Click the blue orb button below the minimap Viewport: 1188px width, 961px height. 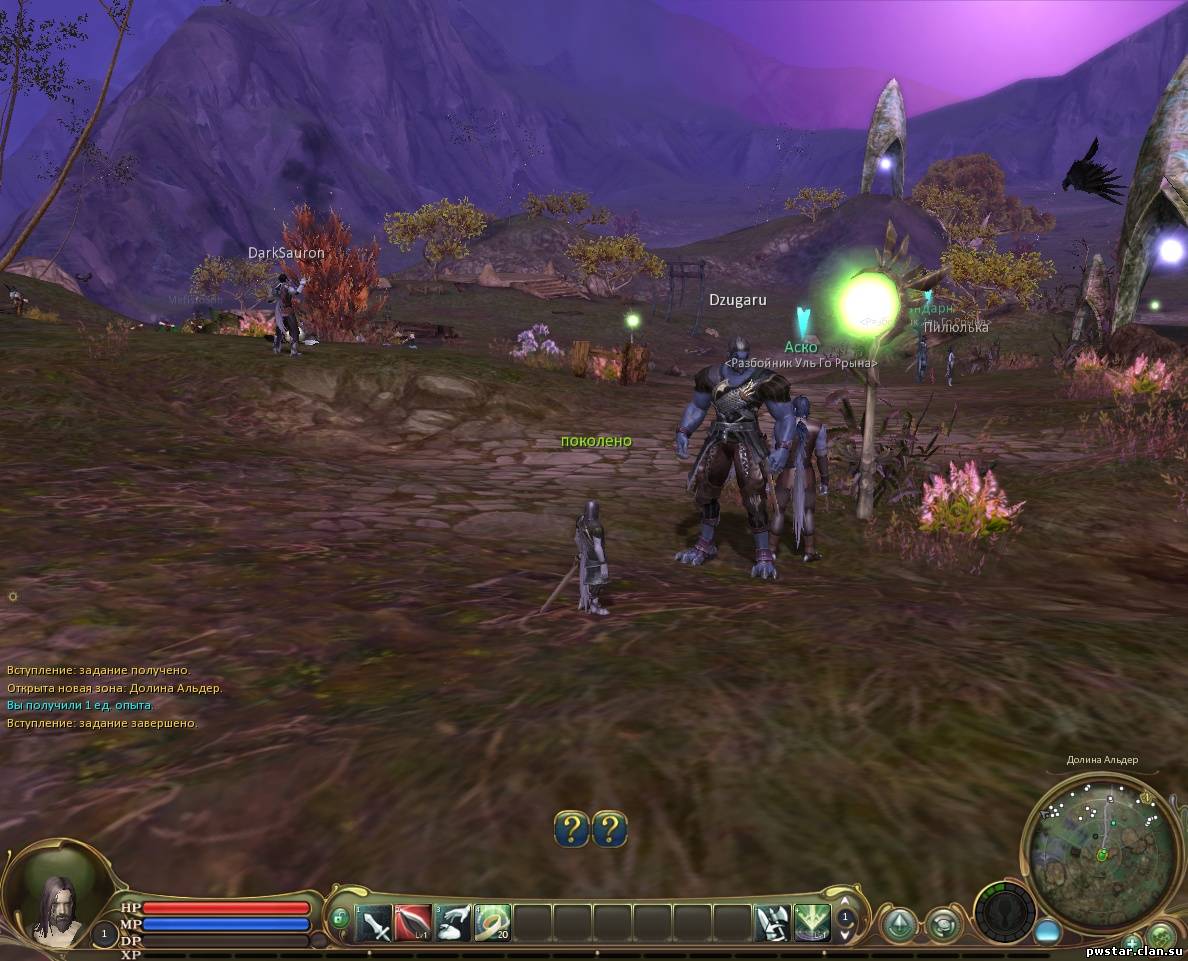pyautogui.click(x=1047, y=931)
